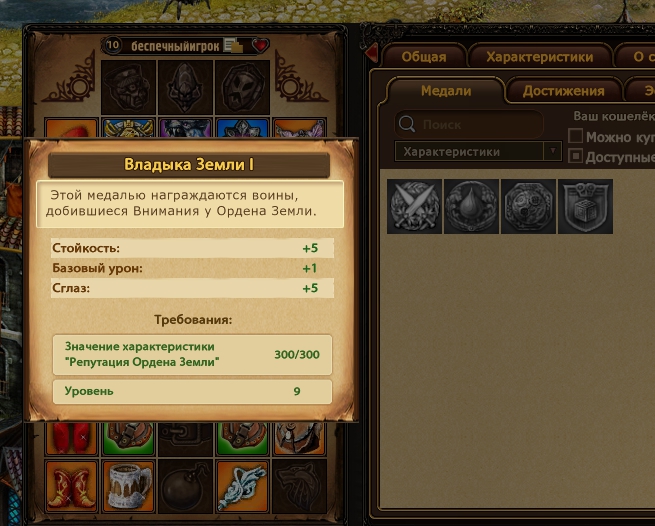Viewport: 655px width, 526px height.
Task: Click the black bomb slot
Action: click(x=186, y=484)
